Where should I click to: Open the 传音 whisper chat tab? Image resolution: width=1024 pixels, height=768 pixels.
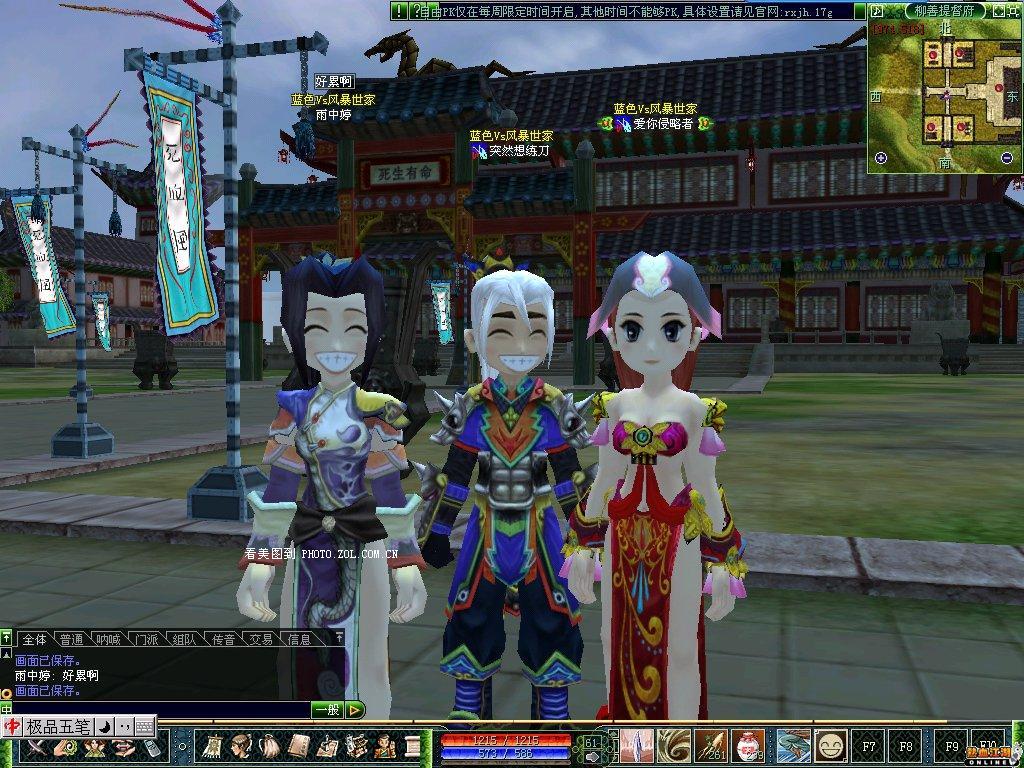click(222, 639)
